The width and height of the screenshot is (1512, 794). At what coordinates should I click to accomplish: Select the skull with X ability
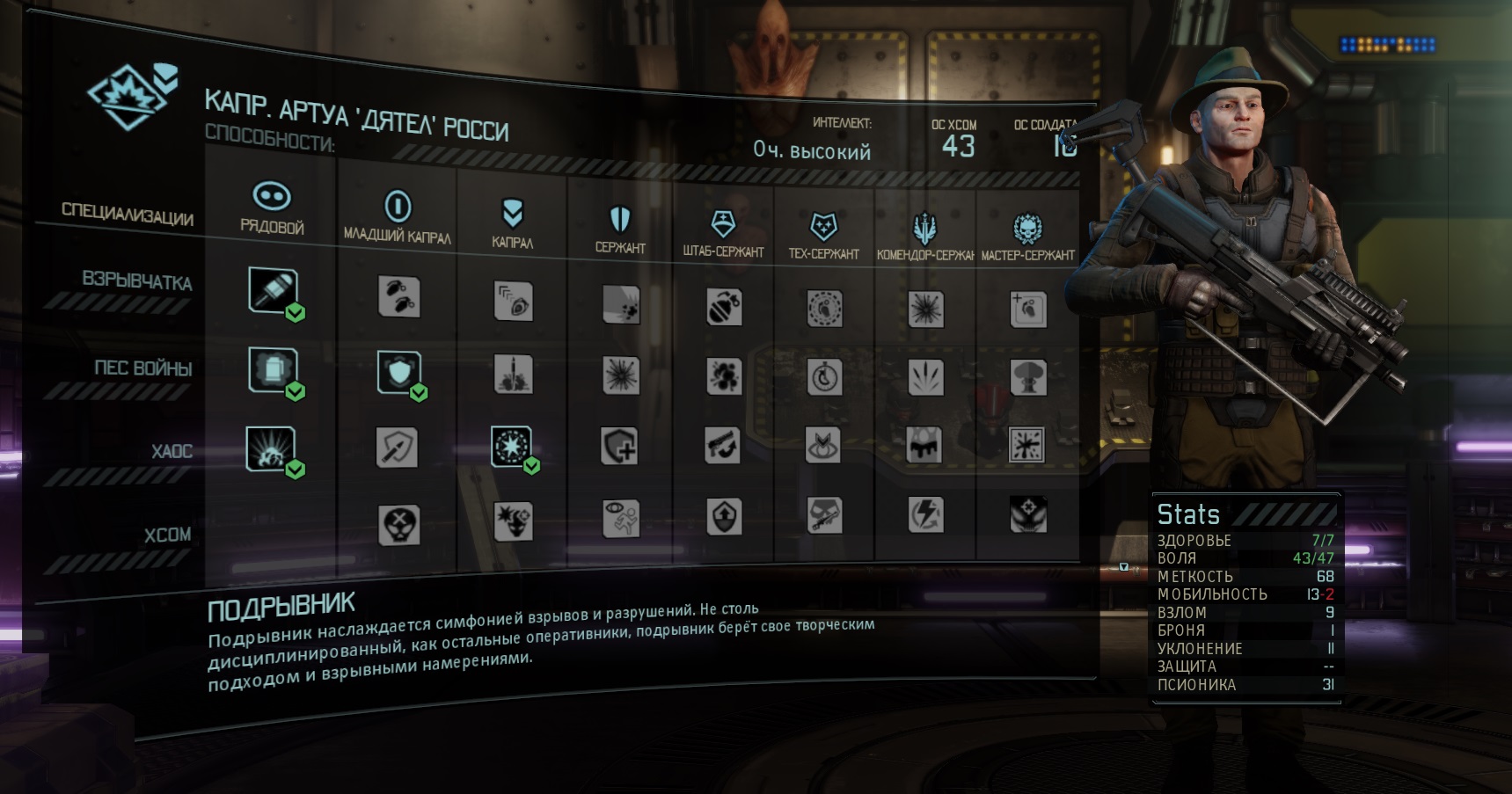(x=398, y=525)
